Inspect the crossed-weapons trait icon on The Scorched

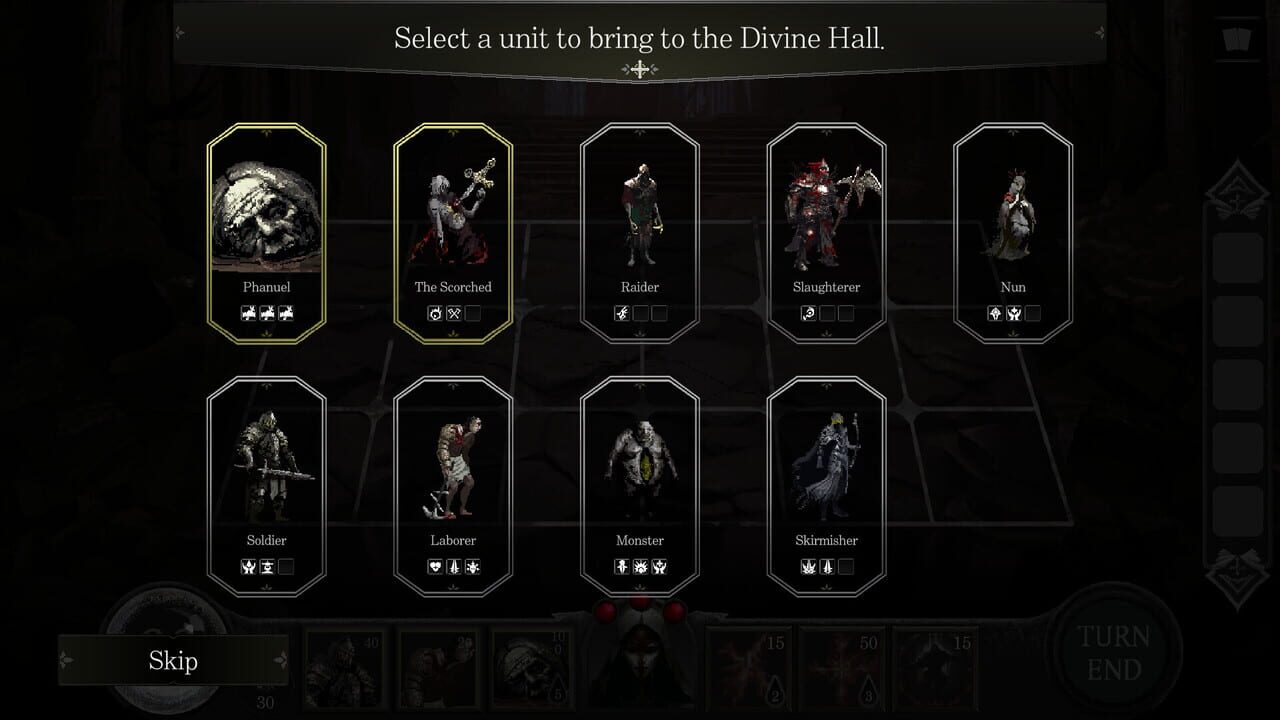click(x=455, y=313)
